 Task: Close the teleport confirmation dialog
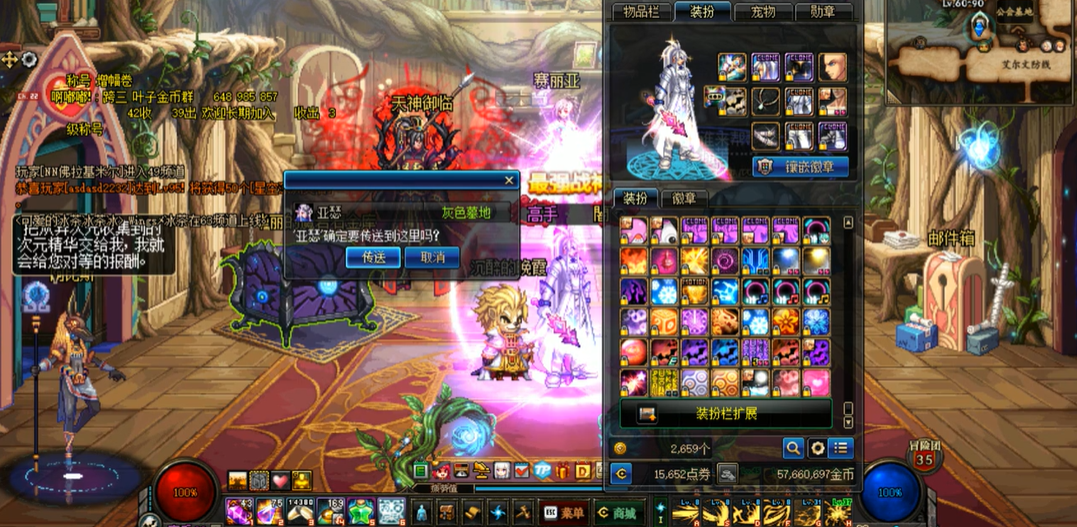tap(509, 181)
